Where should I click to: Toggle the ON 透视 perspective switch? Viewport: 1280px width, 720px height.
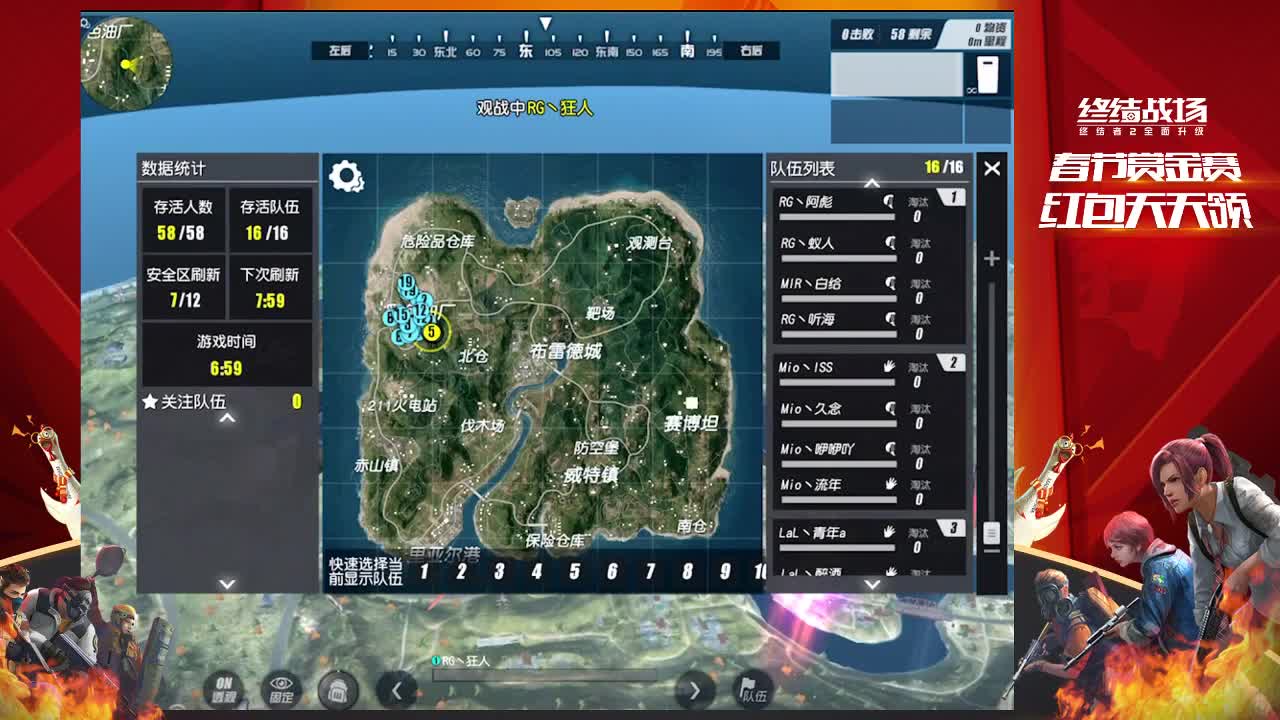pyautogui.click(x=224, y=690)
